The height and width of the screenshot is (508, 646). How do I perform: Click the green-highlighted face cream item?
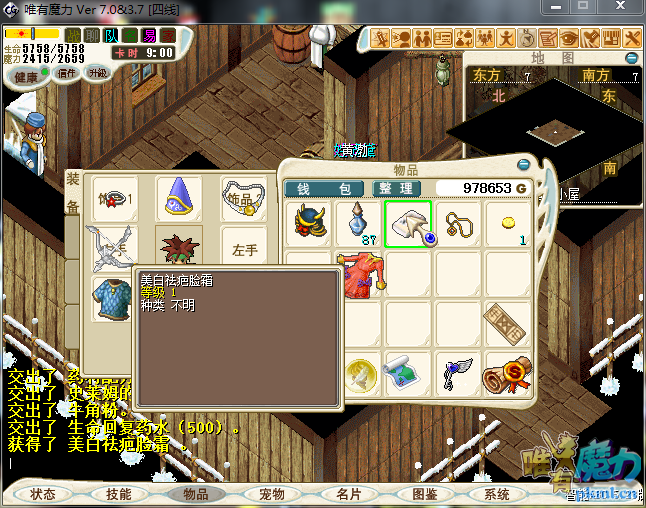[408, 224]
